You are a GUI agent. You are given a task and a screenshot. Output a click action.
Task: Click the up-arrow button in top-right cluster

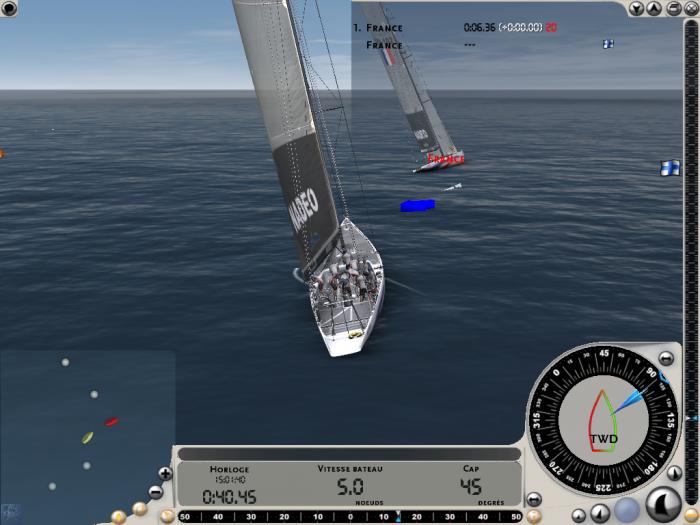(x=654, y=9)
